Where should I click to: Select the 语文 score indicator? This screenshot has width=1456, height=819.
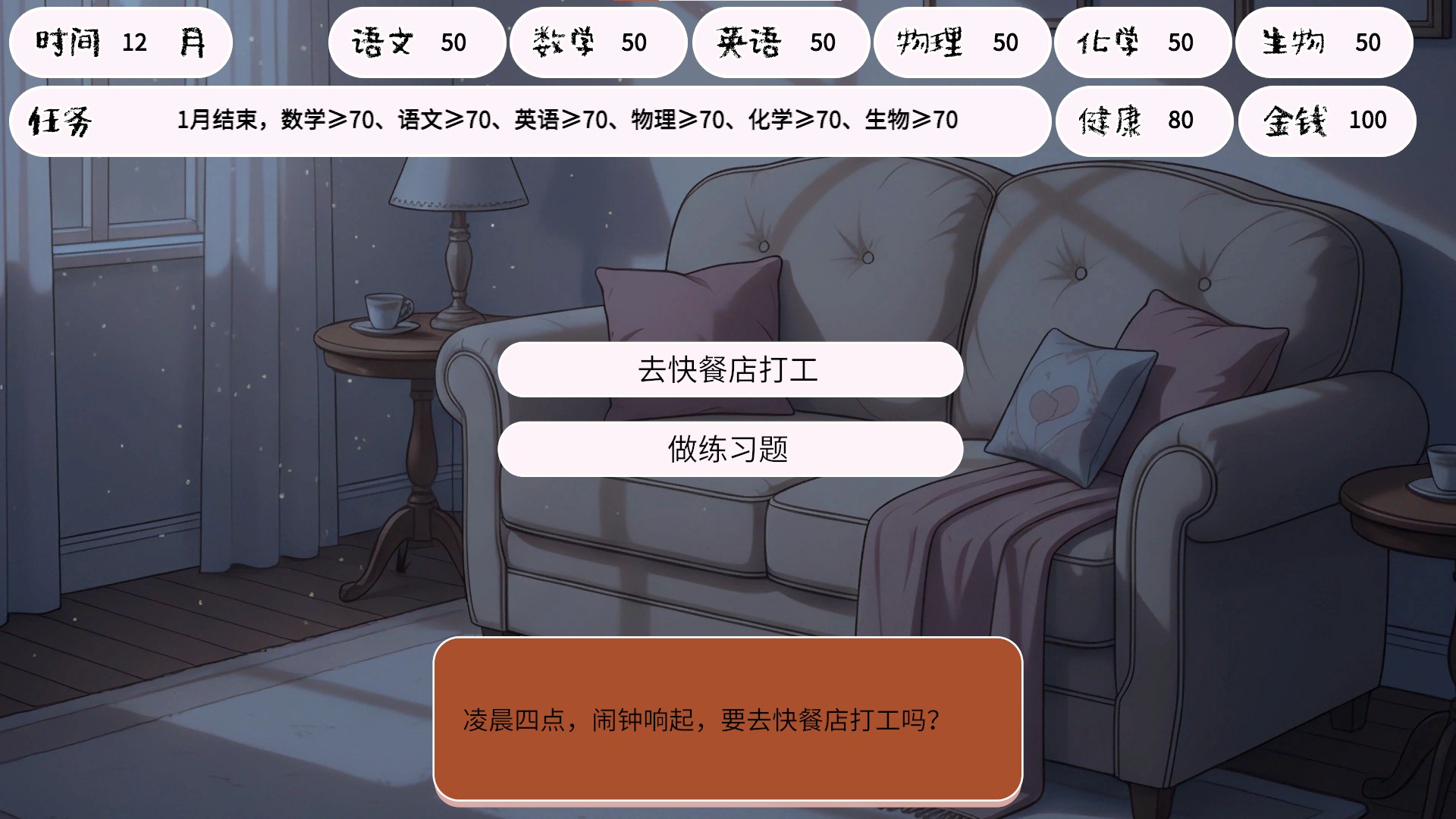[416, 43]
